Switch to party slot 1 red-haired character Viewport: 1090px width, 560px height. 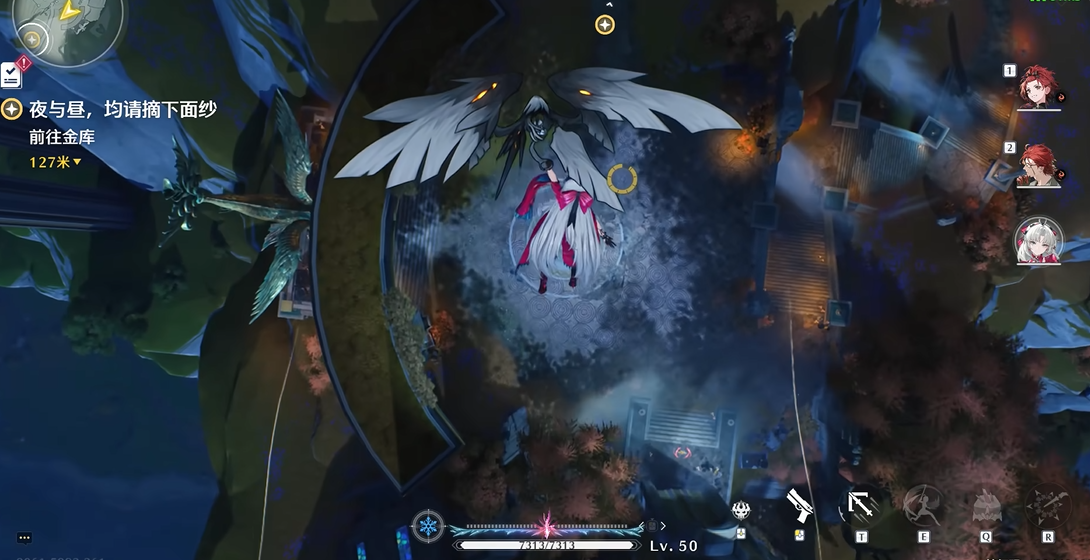(x=1039, y=89)
